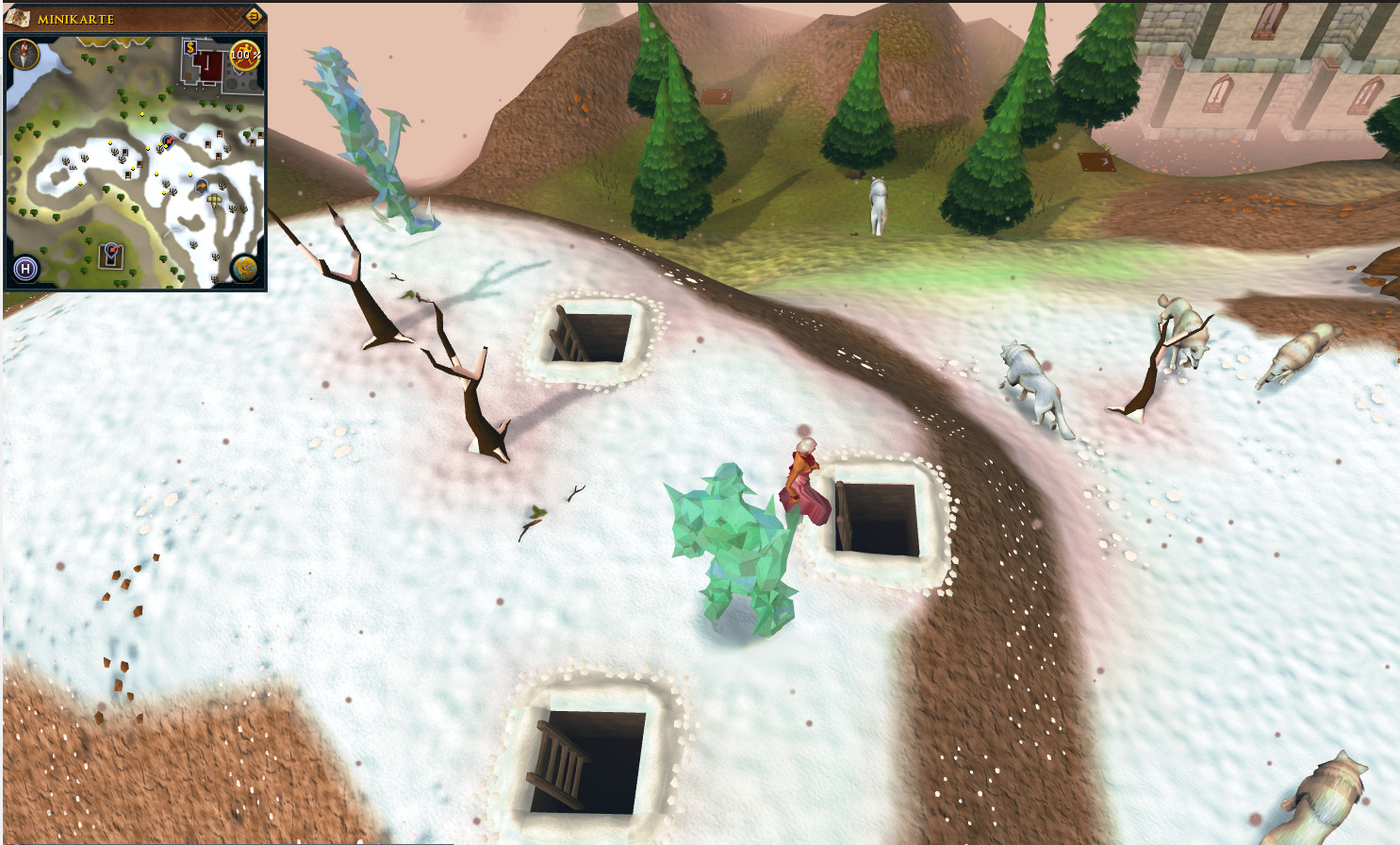This screenshot has width=1400, height=845.
Task: Click the compass to face north
Action: point(24,54)
